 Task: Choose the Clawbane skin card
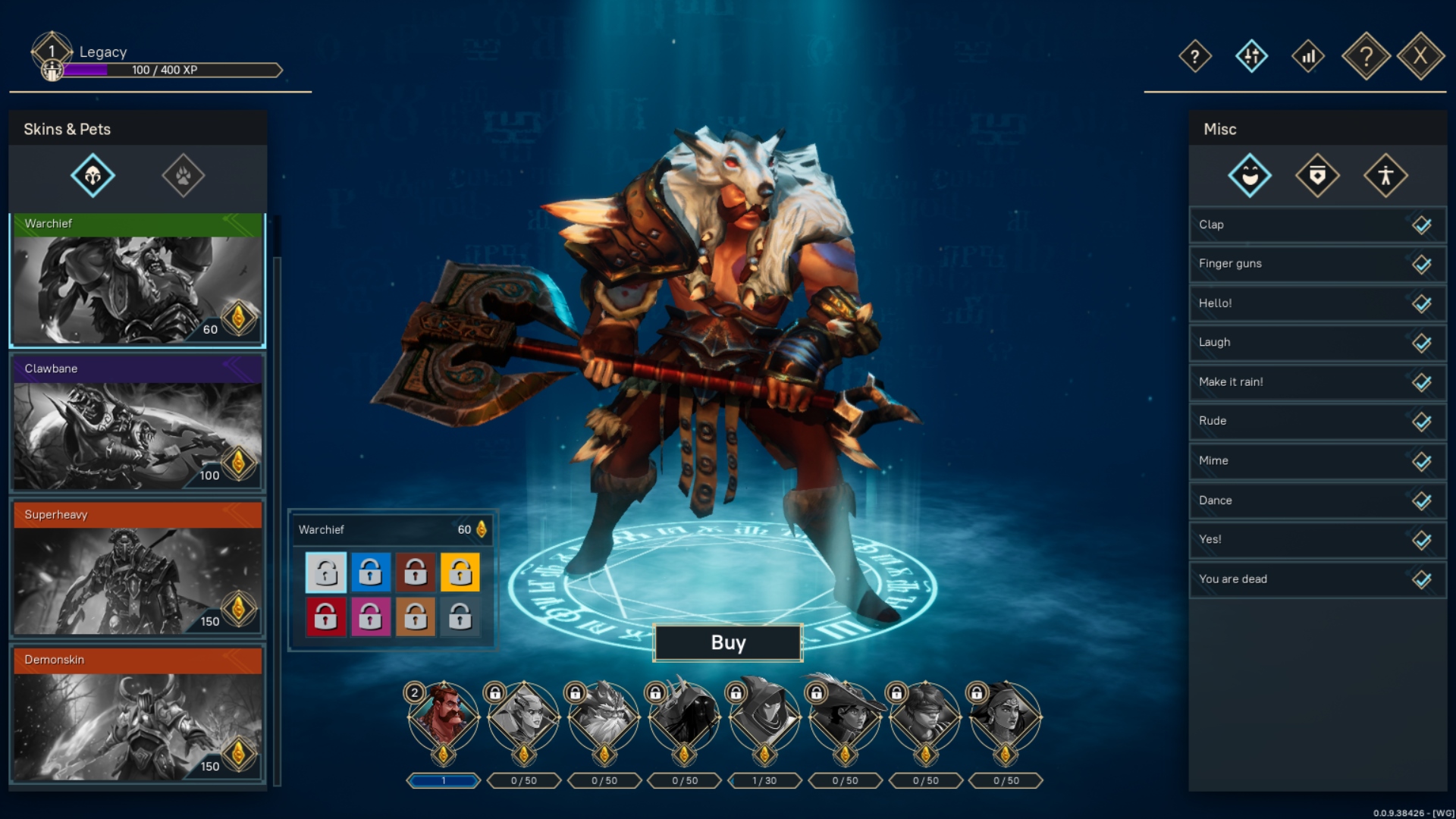coord(137,425)
